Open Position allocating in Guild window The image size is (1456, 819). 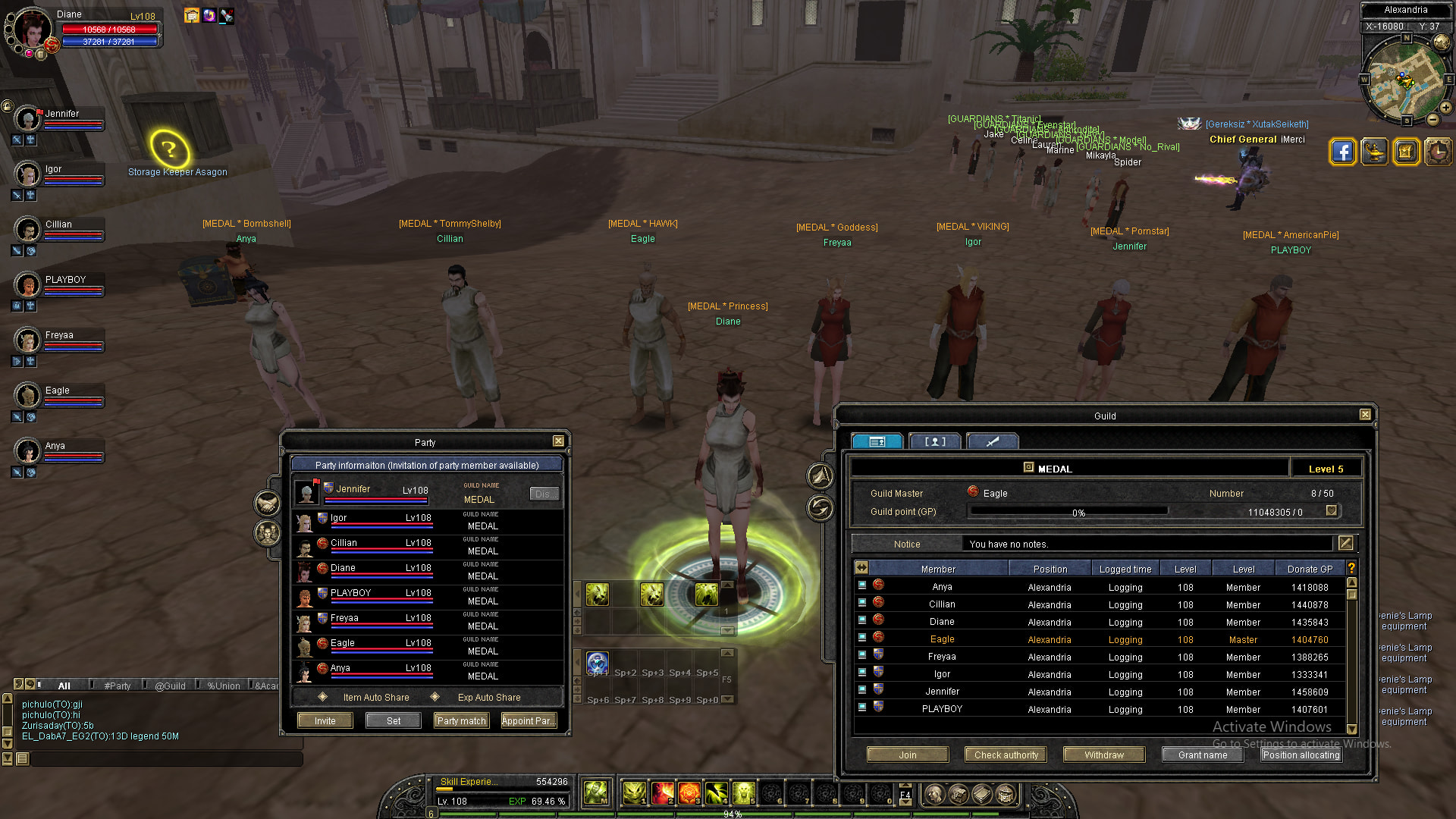1301,755
